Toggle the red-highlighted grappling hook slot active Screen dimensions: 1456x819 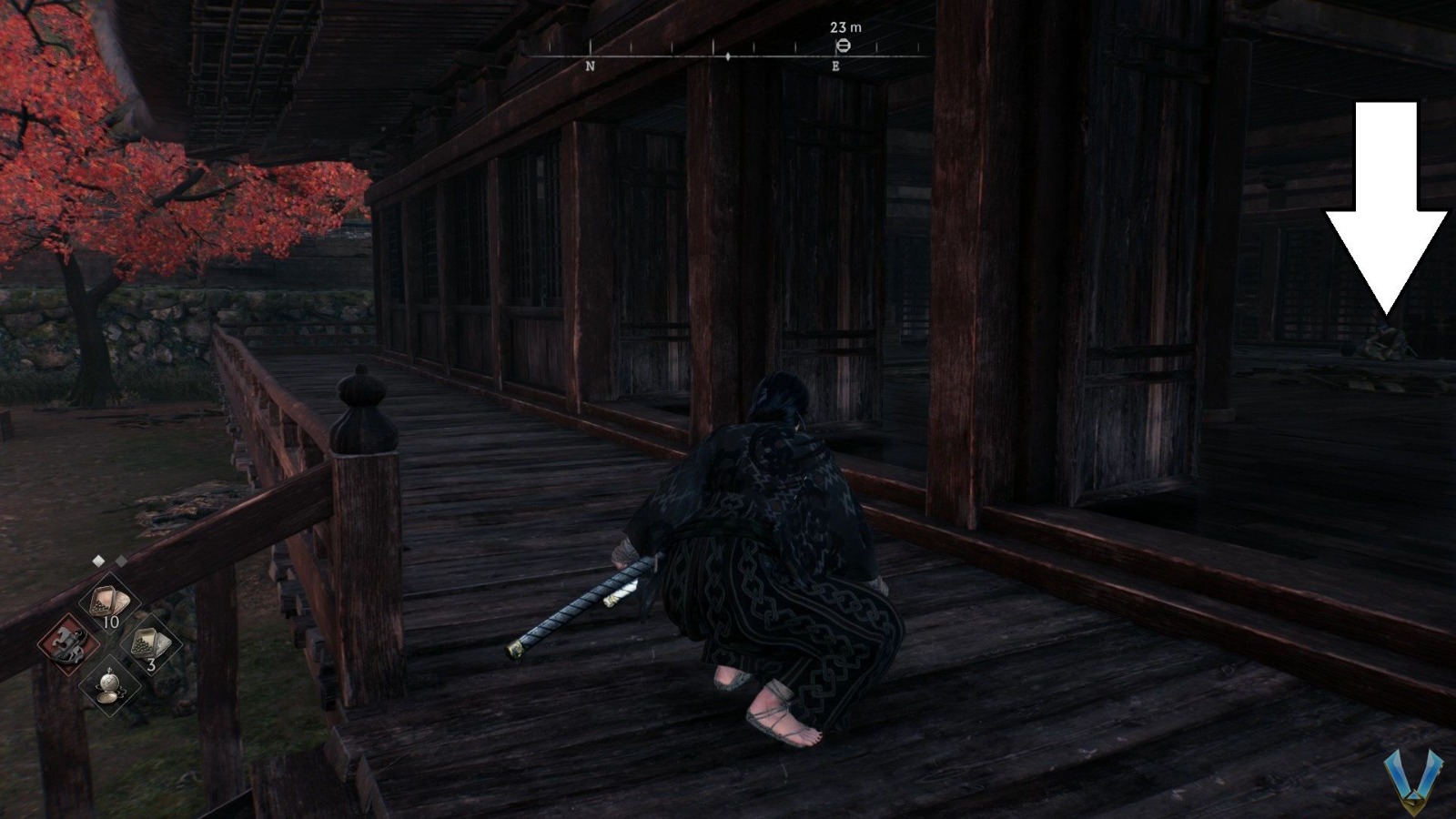(x=66, y=643)
